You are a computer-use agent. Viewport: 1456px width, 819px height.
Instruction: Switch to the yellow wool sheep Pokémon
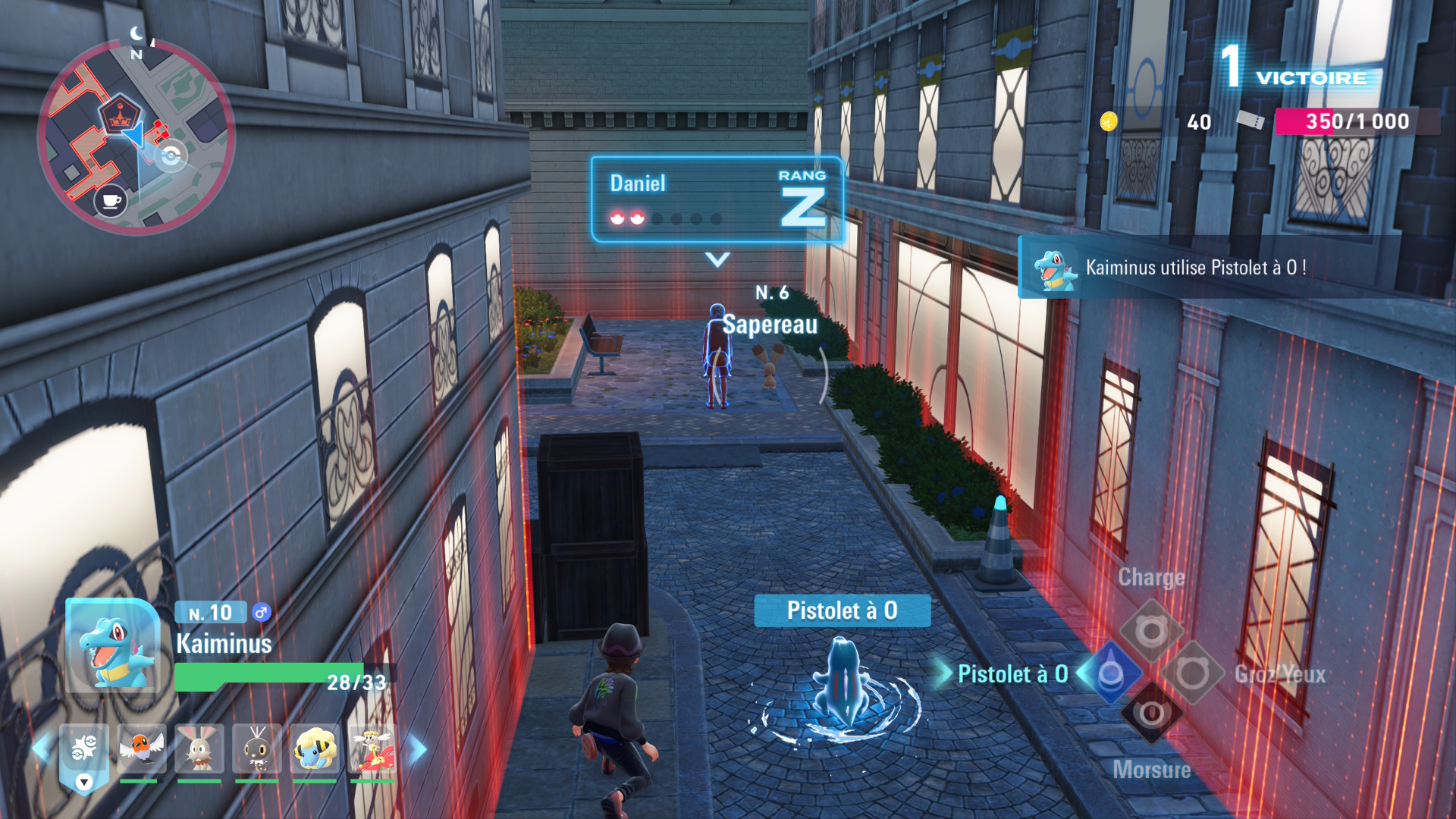point(314,748)
